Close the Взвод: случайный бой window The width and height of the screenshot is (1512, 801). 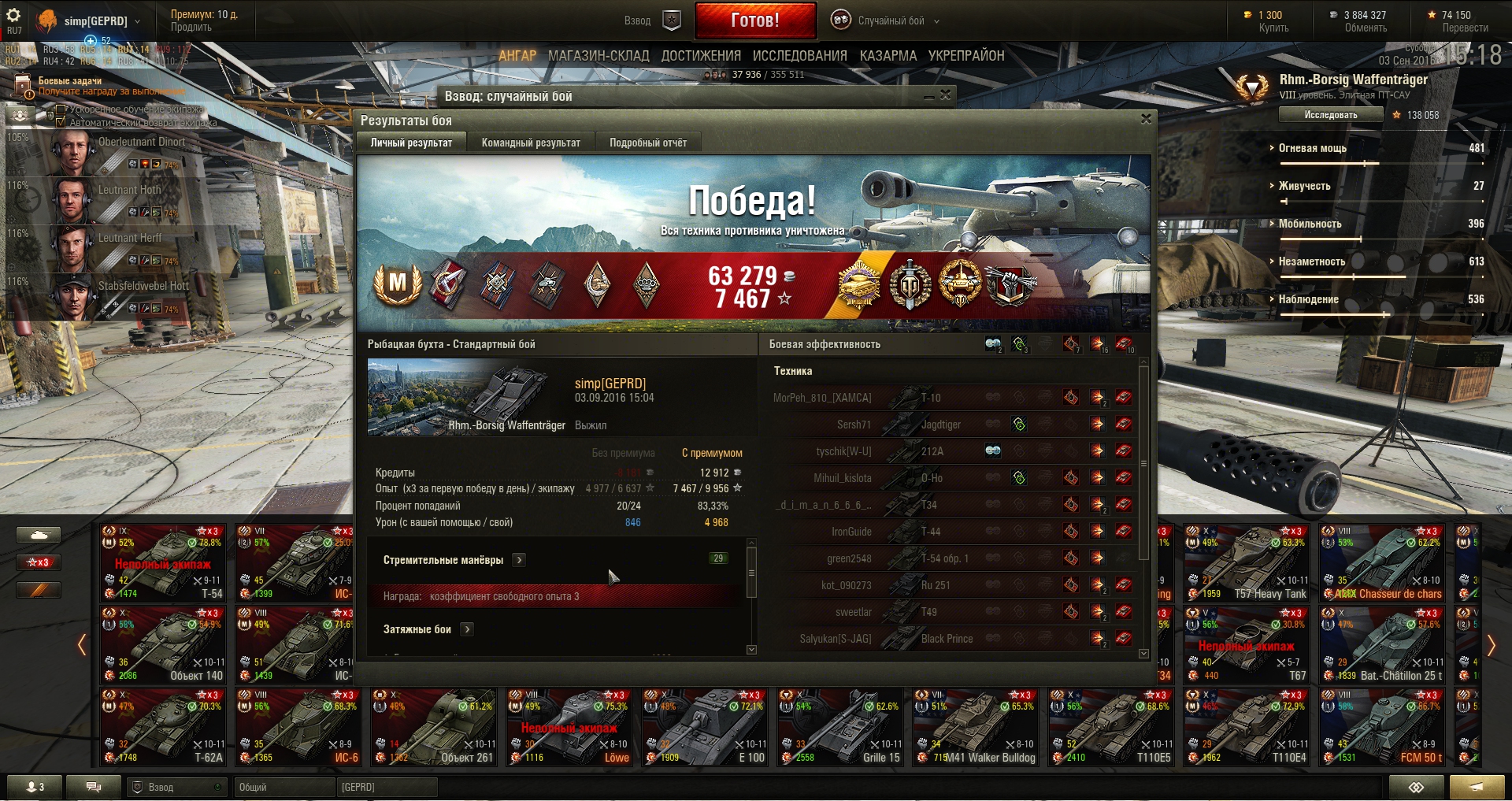946,95
